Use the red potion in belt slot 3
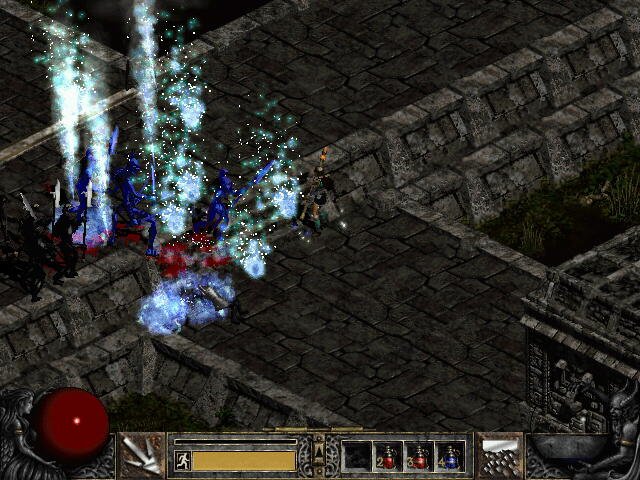This screenshot has width=640, height=480. [419, 456]
